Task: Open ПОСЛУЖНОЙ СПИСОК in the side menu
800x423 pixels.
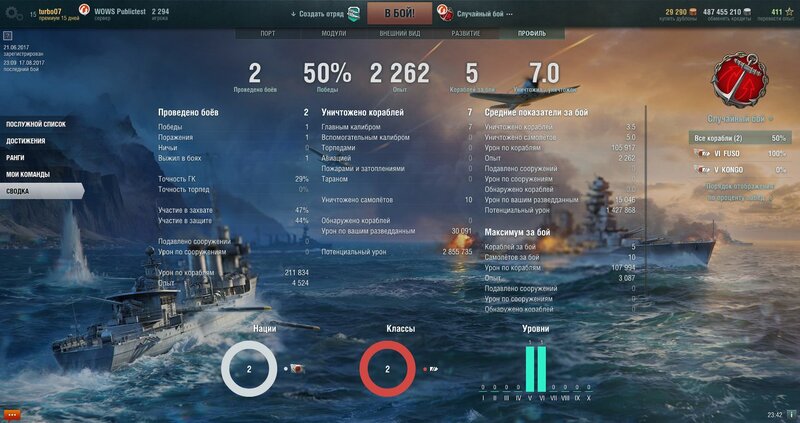Action: tap(36, 124)
